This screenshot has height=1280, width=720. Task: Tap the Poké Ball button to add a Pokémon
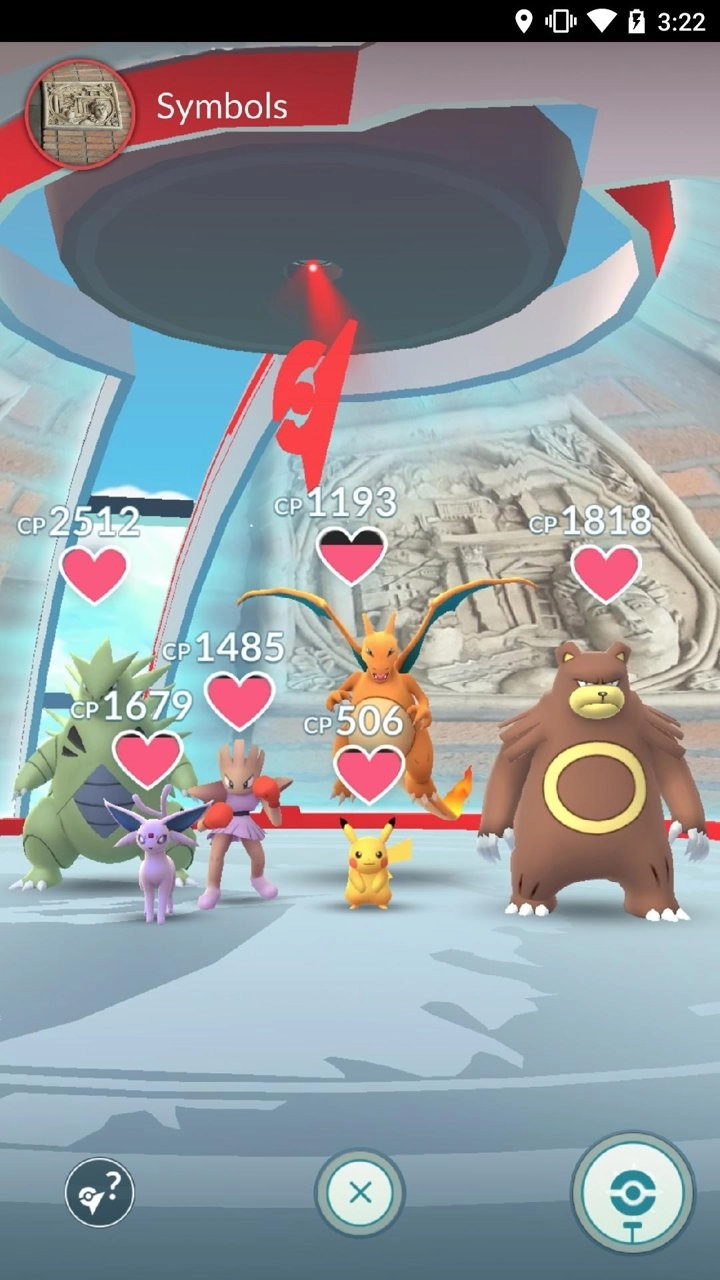coord(632,1192)
